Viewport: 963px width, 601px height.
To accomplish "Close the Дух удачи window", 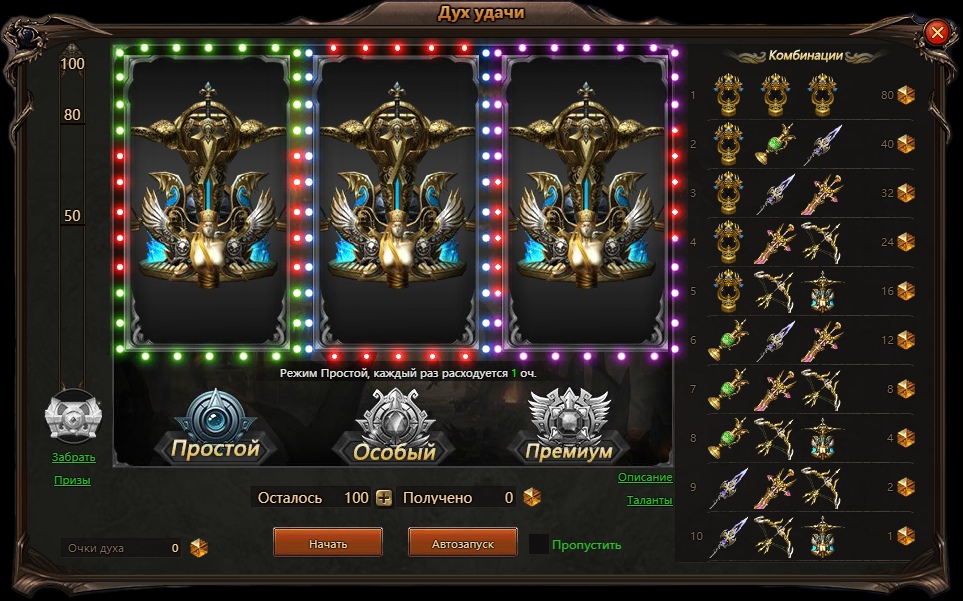I will pos(937,33).
